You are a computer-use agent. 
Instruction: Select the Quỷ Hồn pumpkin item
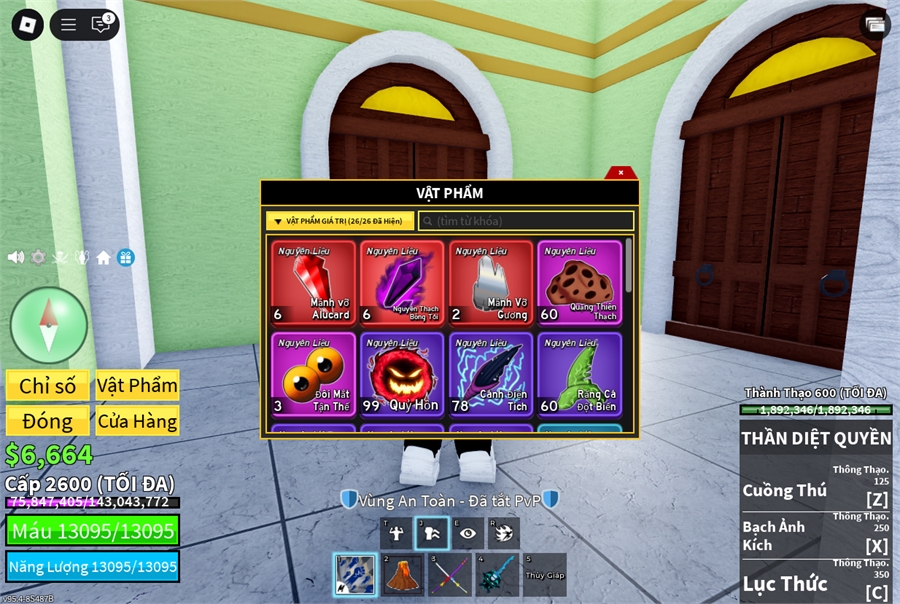[x=402, y=374]
